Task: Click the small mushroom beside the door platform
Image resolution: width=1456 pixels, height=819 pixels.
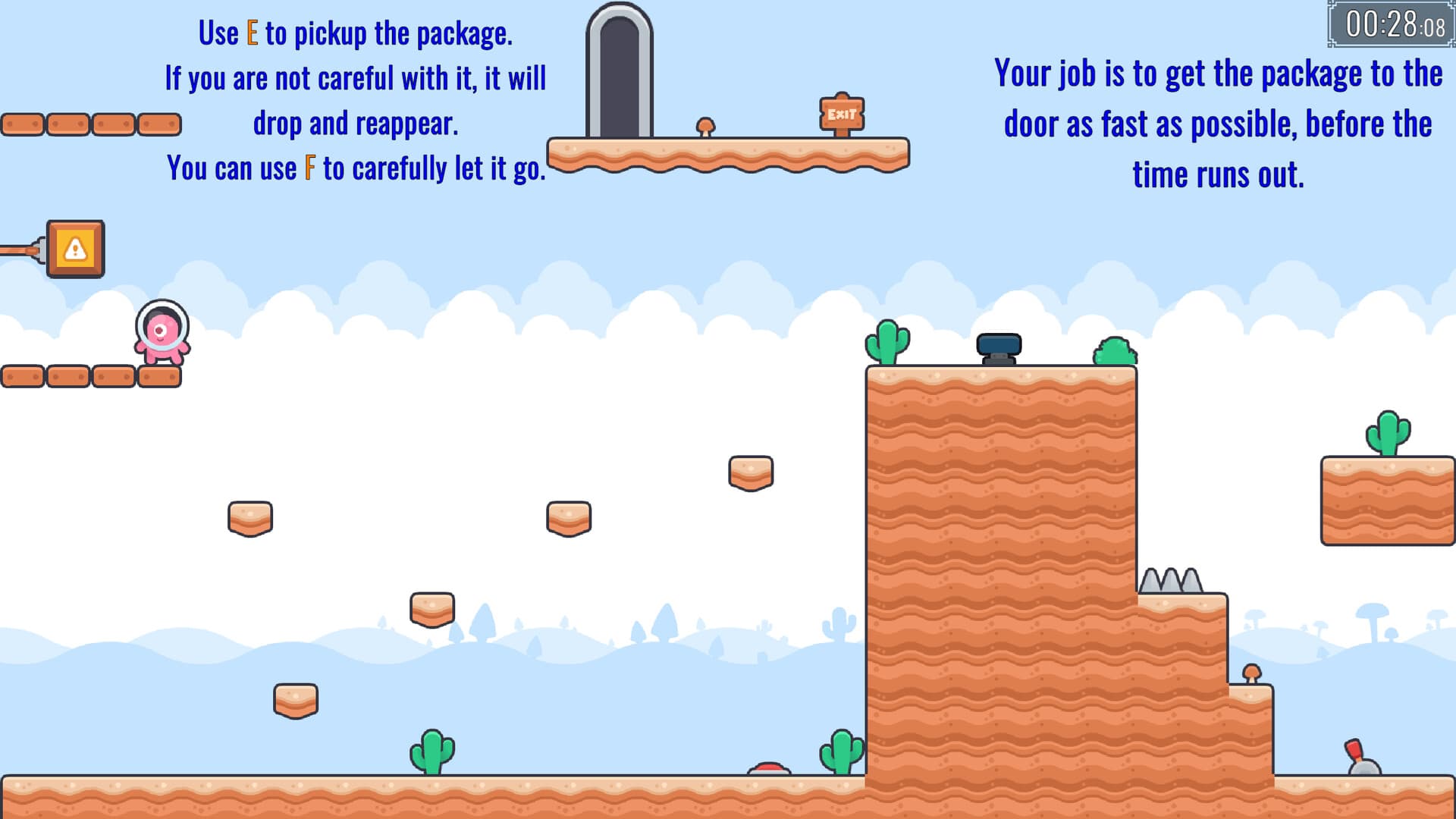Action: click(705, 125)
